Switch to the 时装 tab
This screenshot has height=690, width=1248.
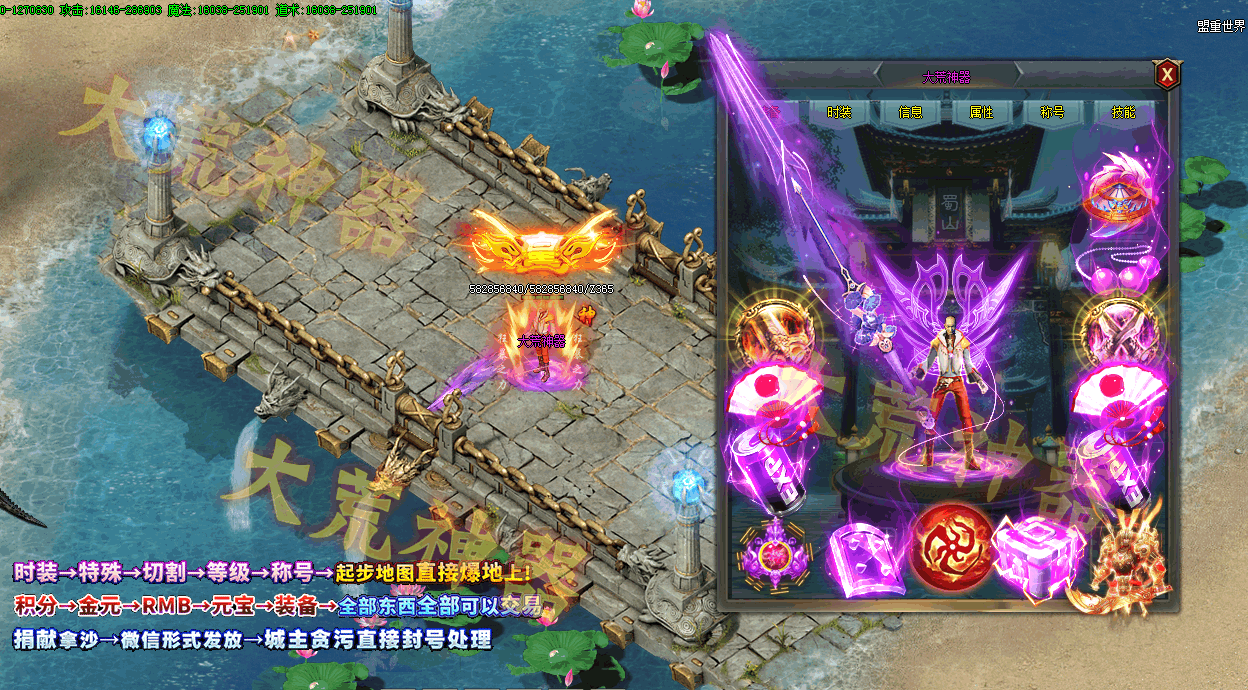[838, 113]
